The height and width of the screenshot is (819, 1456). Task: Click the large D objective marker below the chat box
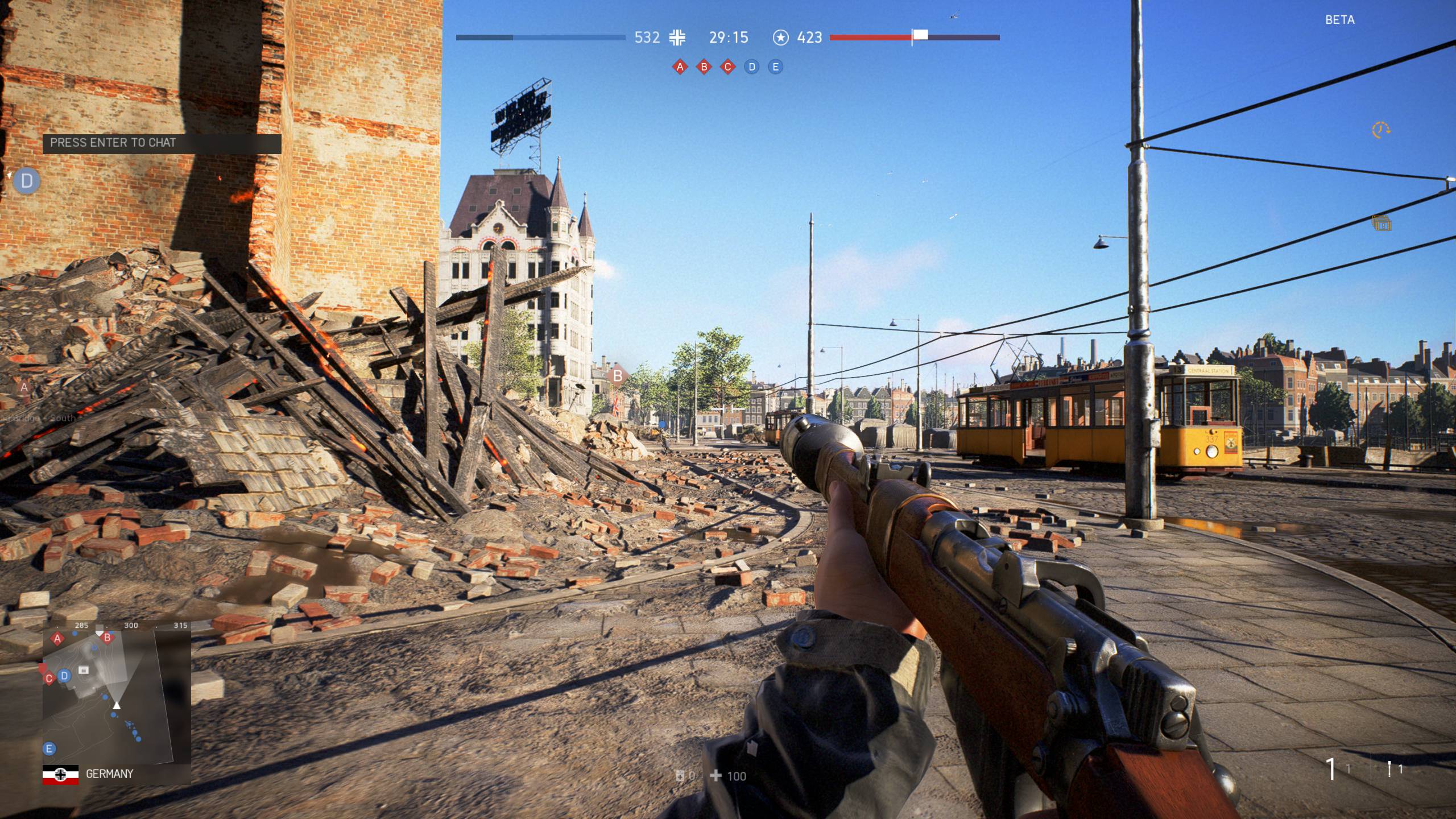pos(26,181)
